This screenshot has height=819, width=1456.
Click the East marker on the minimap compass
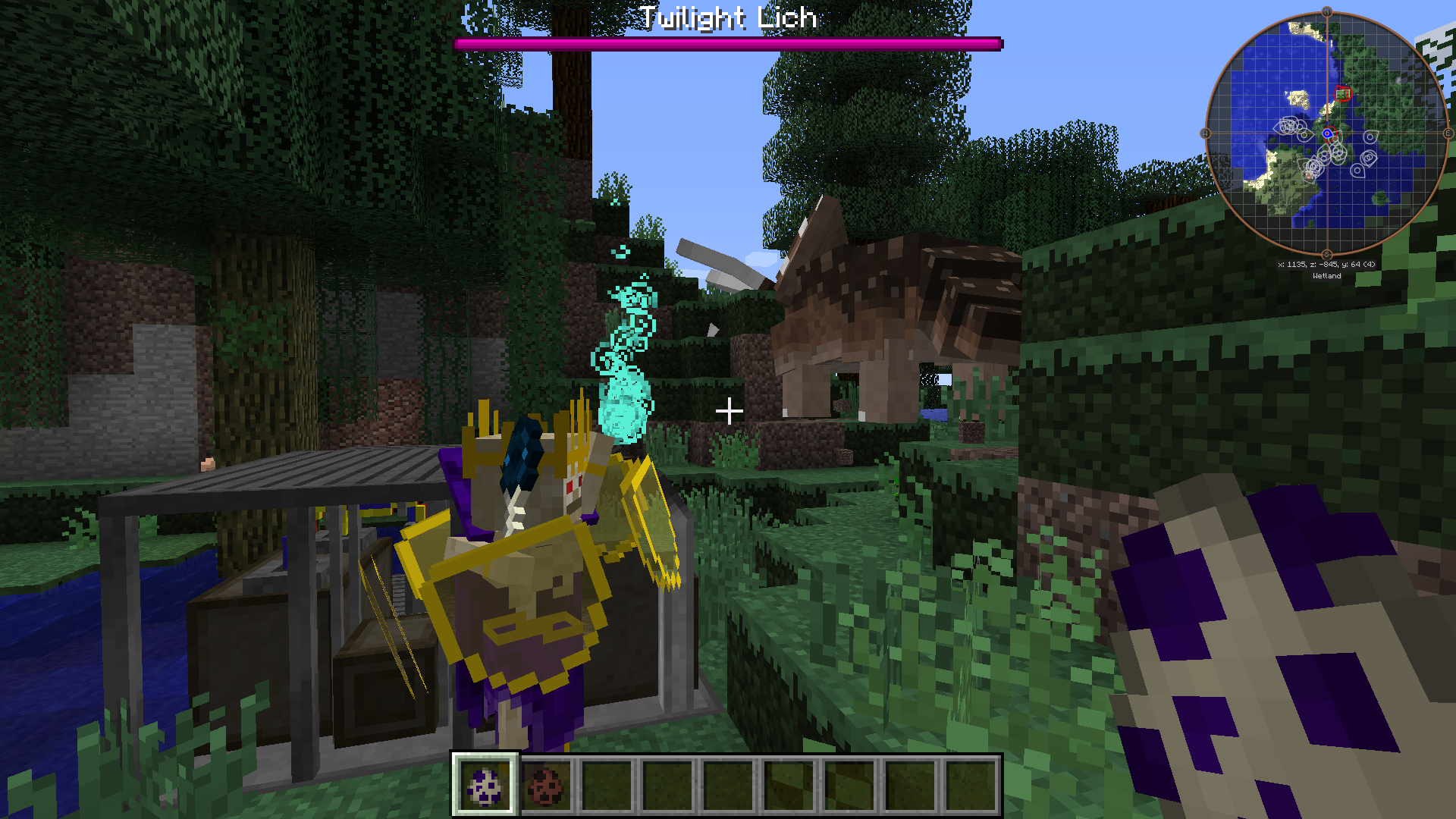1448,132
